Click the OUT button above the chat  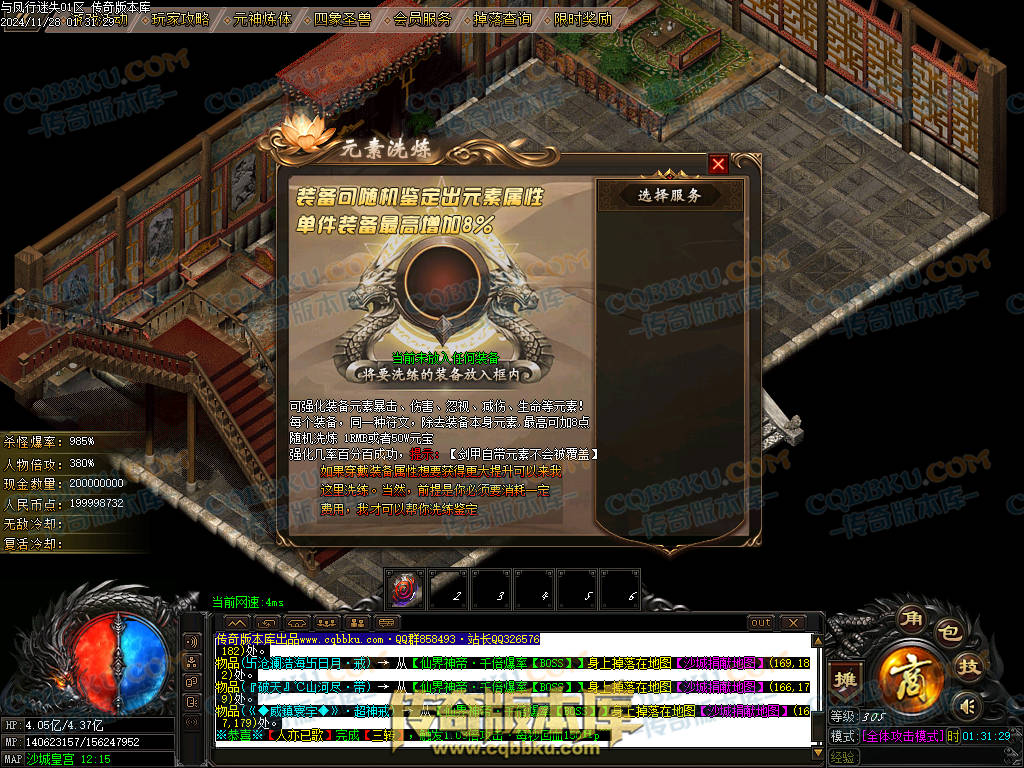761,623
